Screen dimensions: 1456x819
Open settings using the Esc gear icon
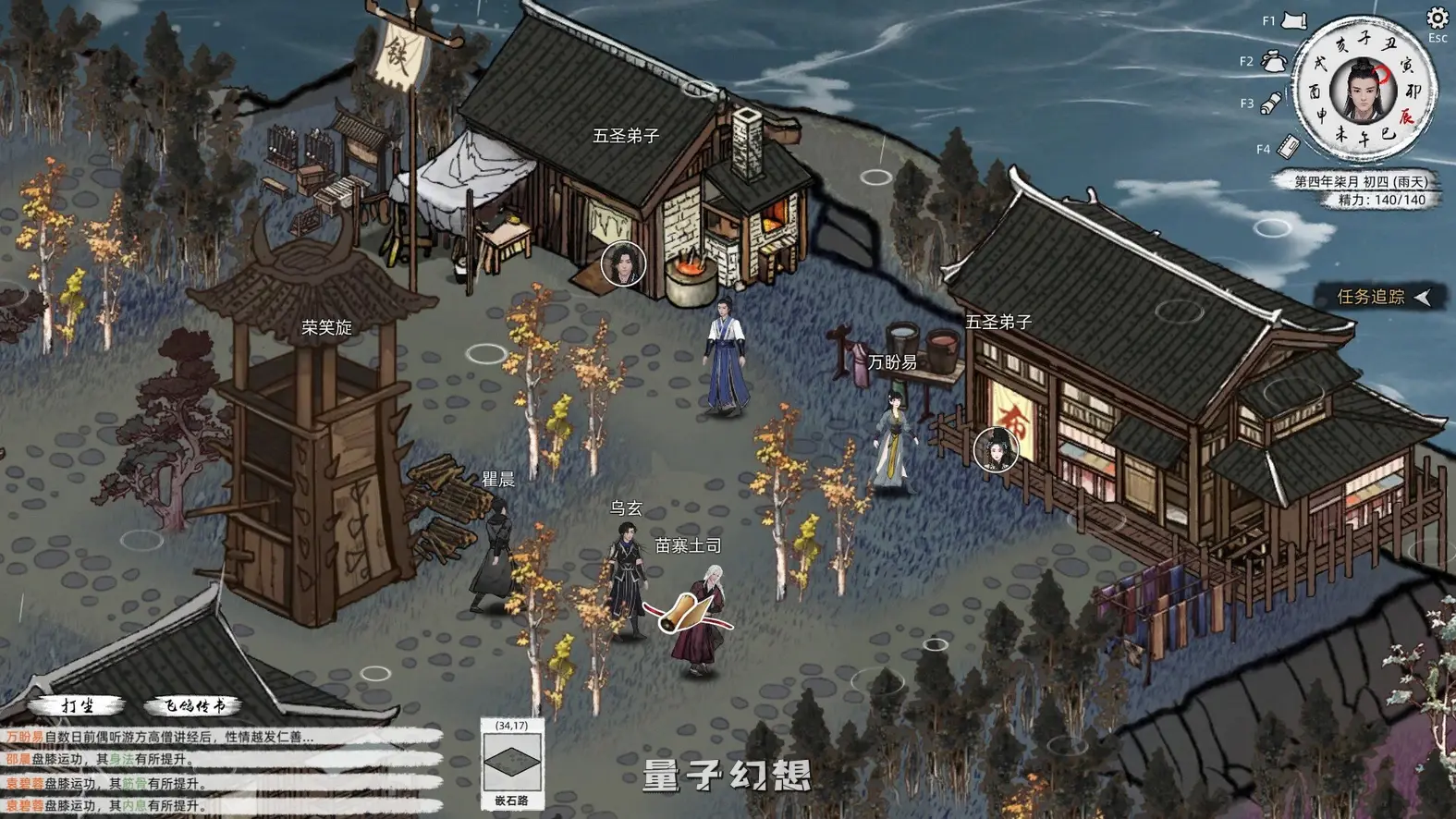point(1436,19)
